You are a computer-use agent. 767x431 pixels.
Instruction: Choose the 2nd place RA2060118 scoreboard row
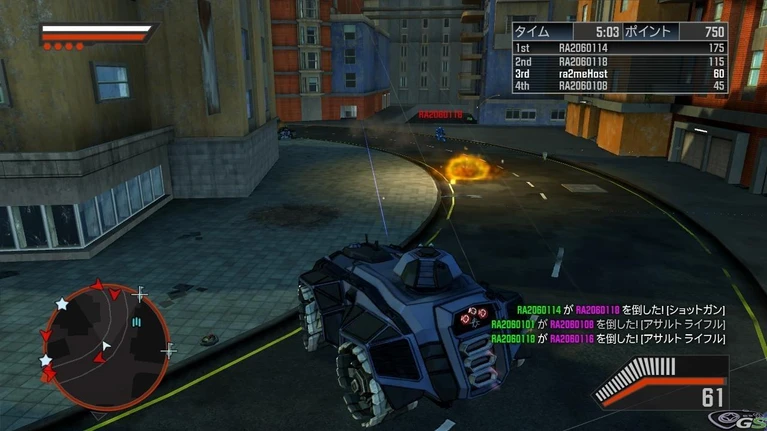(x=618, y=60)
